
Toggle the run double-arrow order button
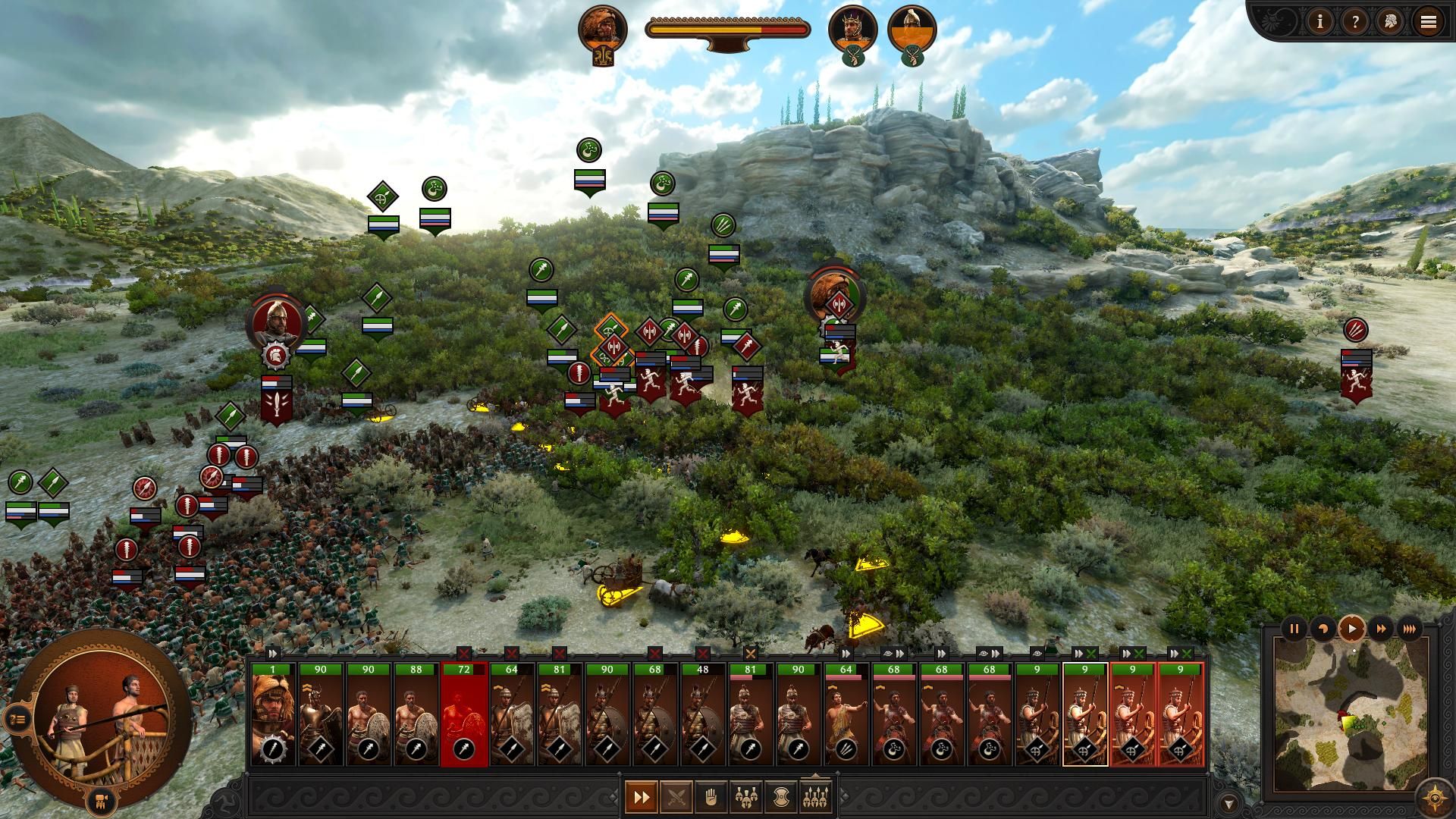pyautogui.click(x=642, y=797)
